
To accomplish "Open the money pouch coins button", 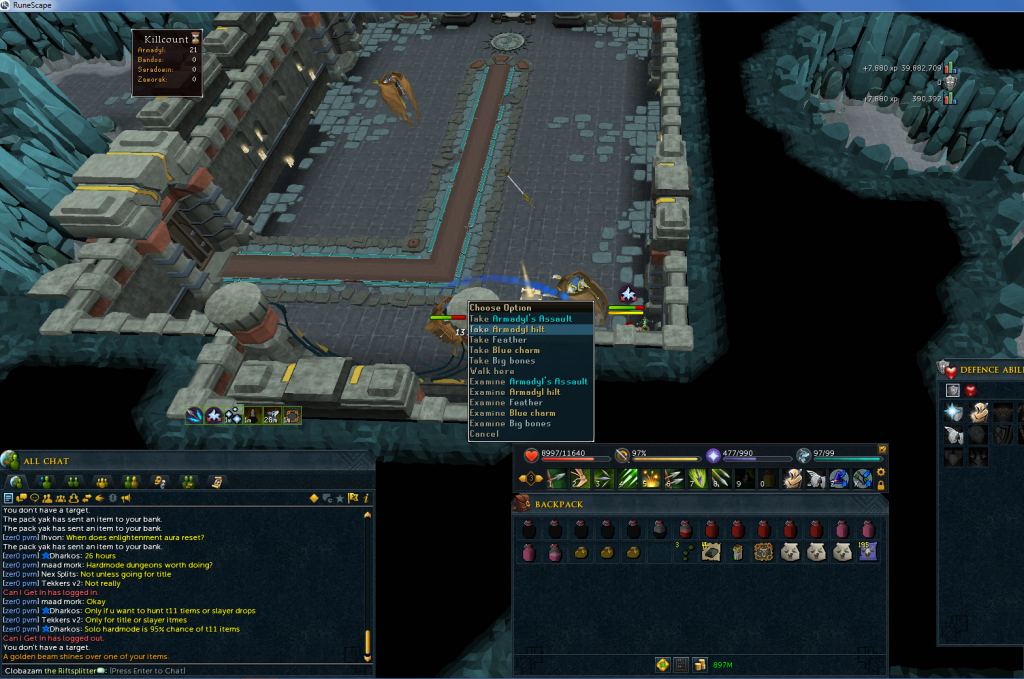I will tap(701, 664).
